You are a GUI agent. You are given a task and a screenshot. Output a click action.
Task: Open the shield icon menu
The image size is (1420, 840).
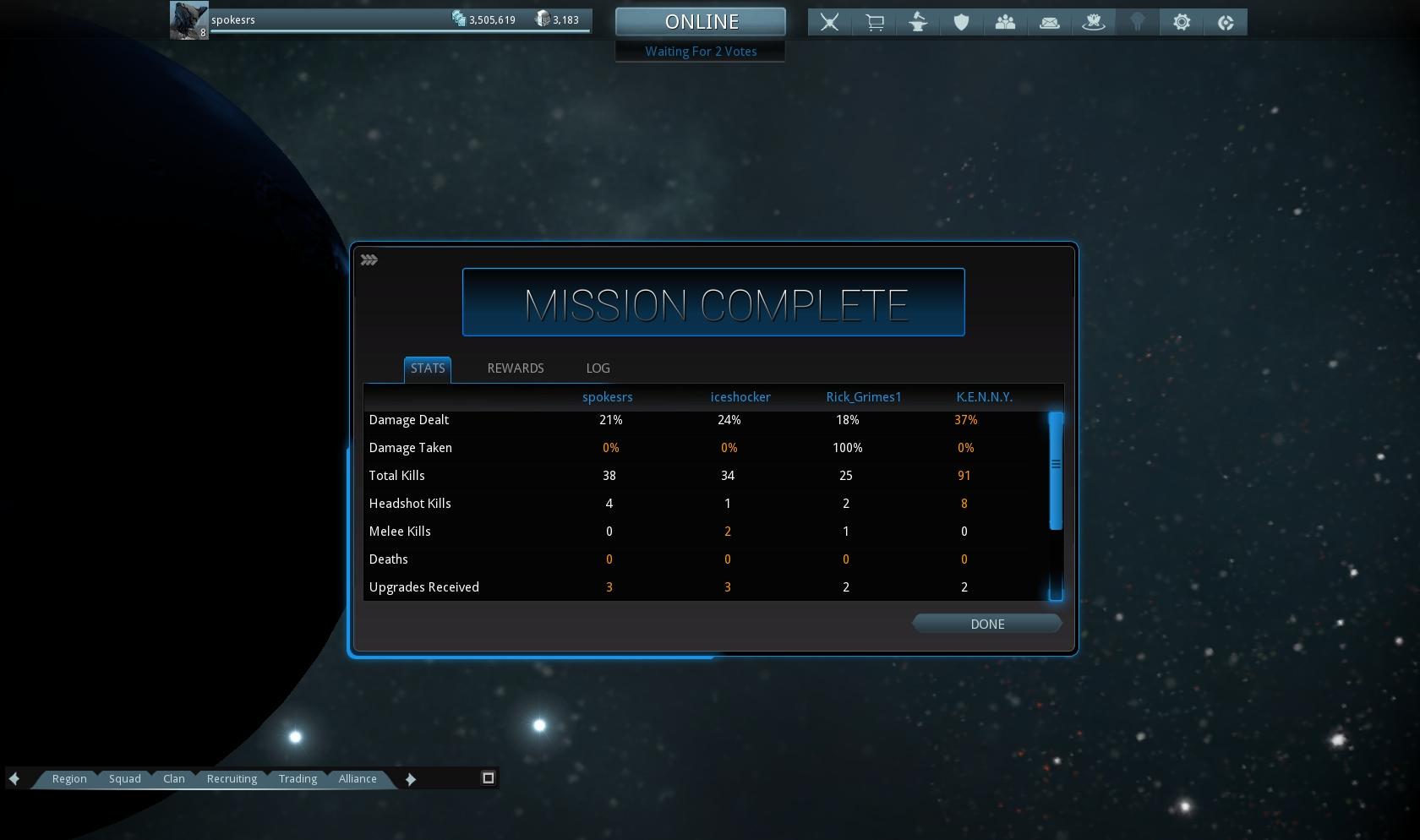click(962, 23)
